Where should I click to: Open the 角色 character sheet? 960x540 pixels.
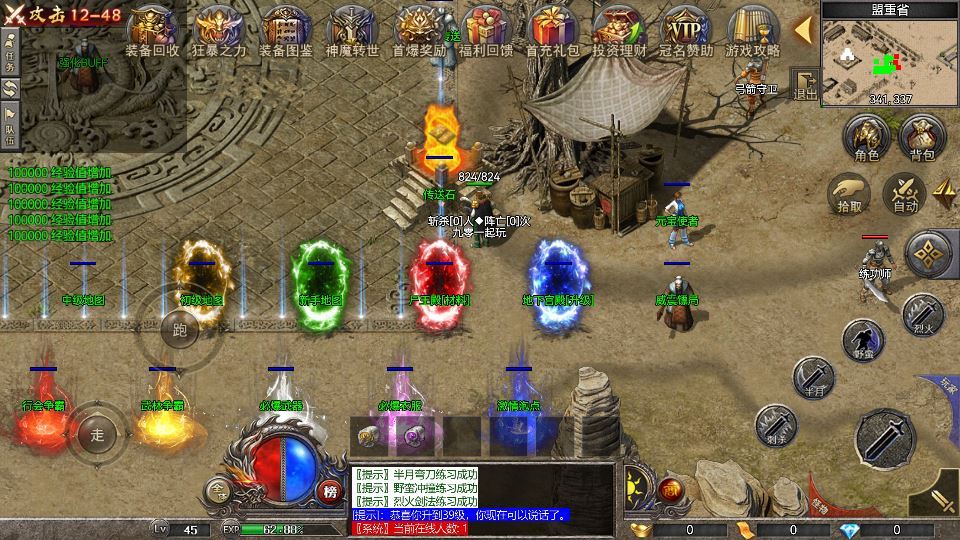[866, 137]
